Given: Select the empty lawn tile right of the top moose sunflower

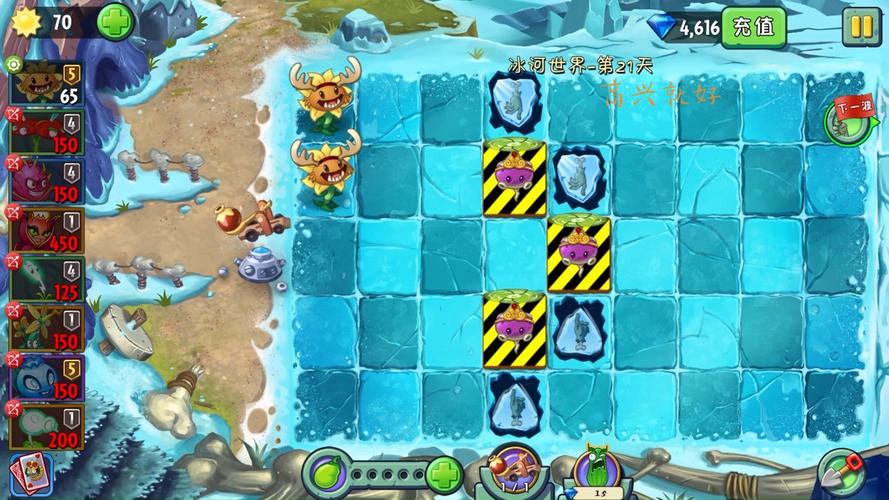Looking at the screenshot, I should click(388, 107).
